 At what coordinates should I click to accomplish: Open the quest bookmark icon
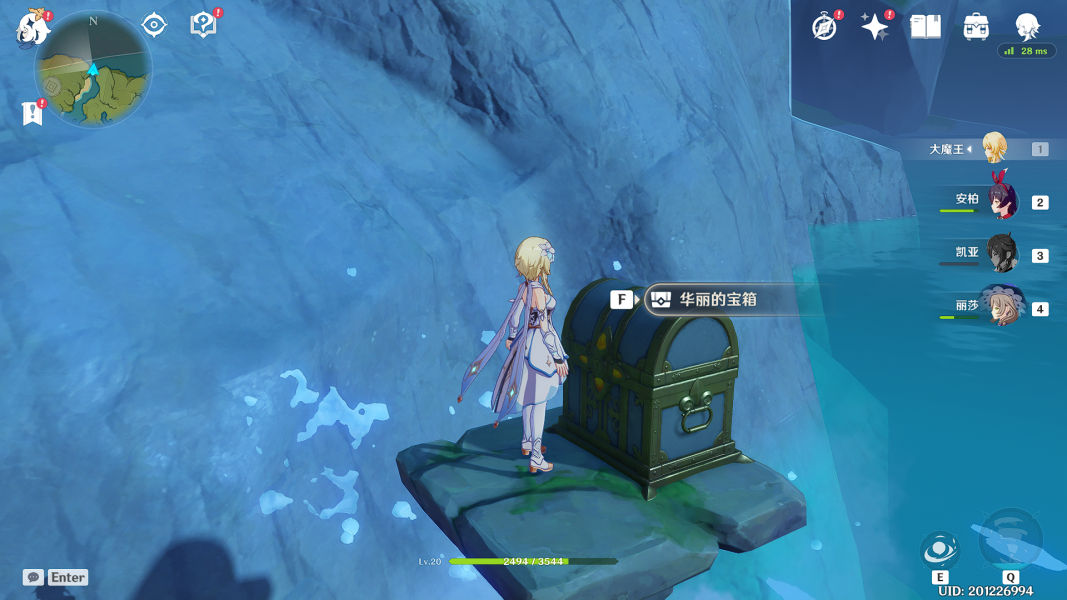point(32,113)
